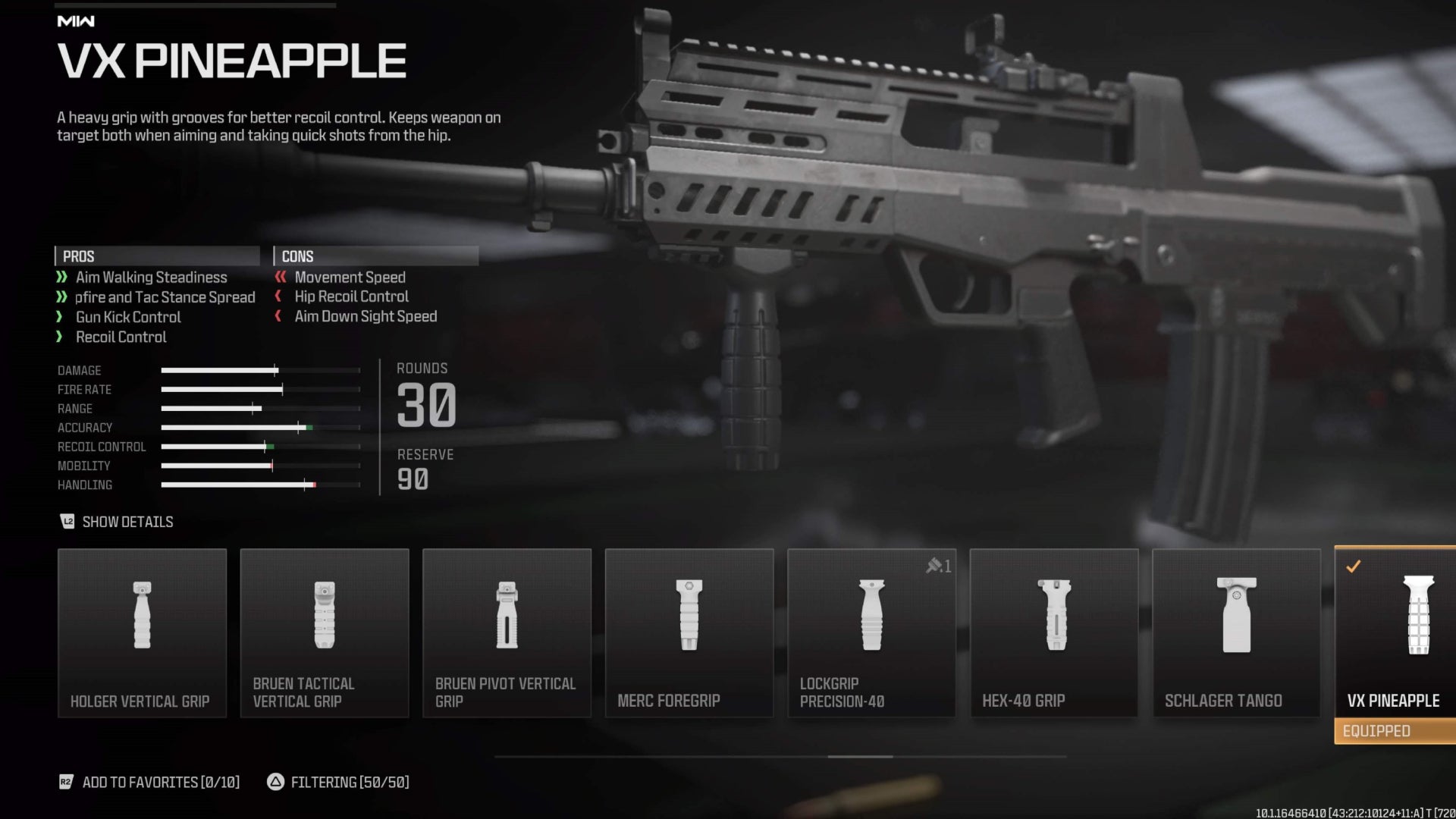Select the Merc Foregrip attachment
This screenshot has height=819, width=1456.
[x=689, y=633]
